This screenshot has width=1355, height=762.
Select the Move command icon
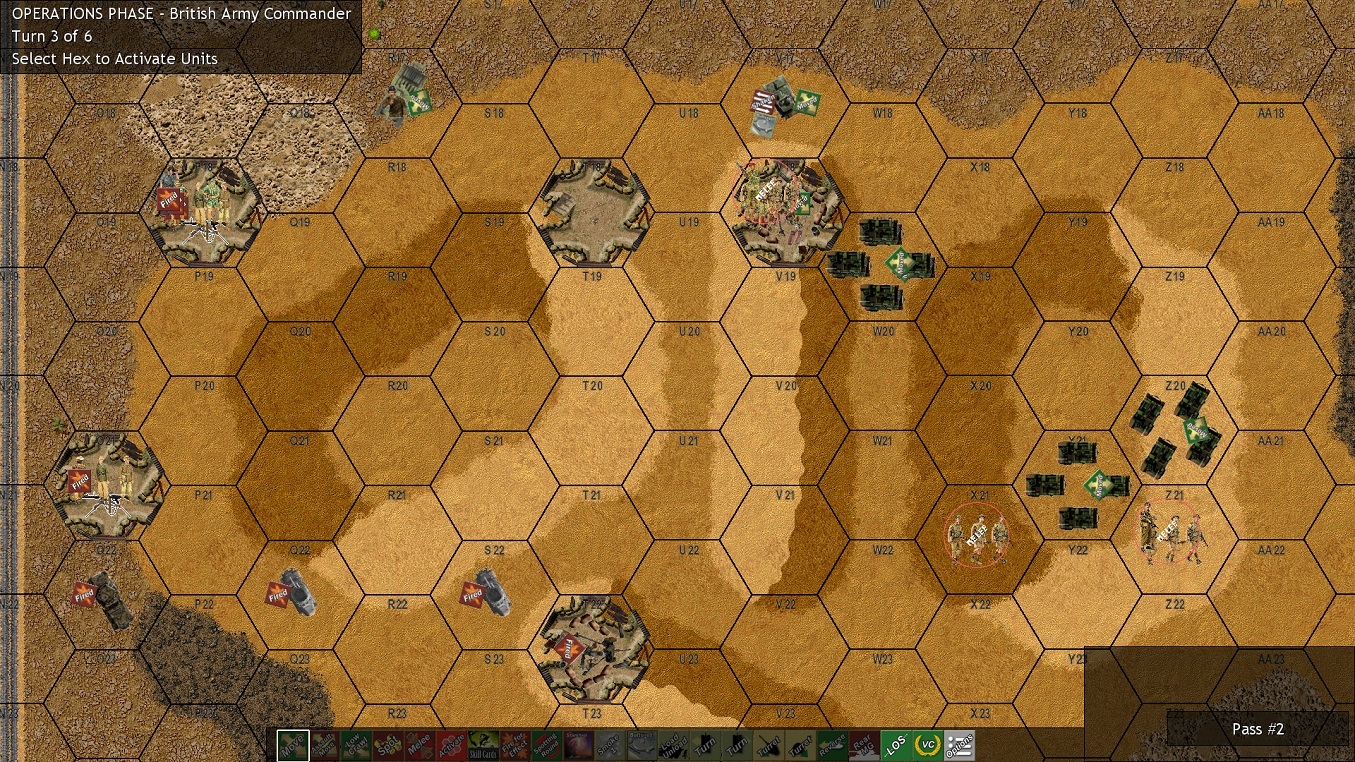(291, 744)
